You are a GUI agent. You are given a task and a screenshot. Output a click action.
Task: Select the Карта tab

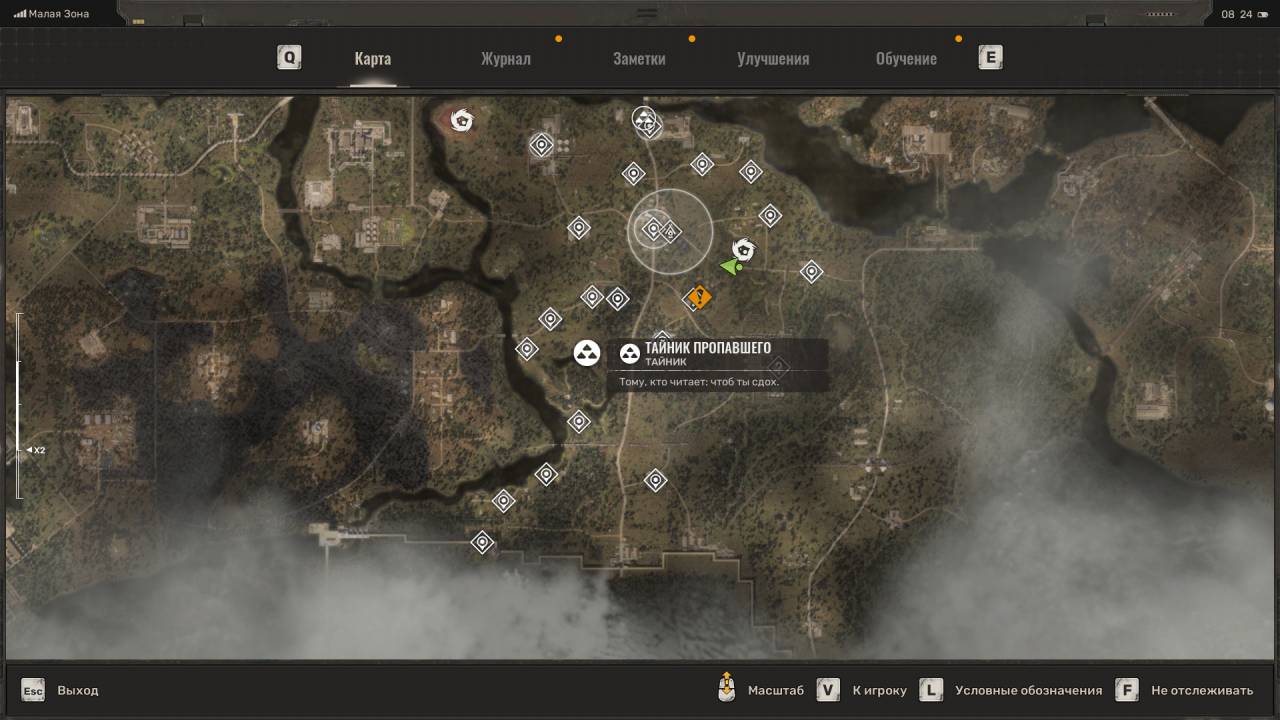(x=372, y=58)
